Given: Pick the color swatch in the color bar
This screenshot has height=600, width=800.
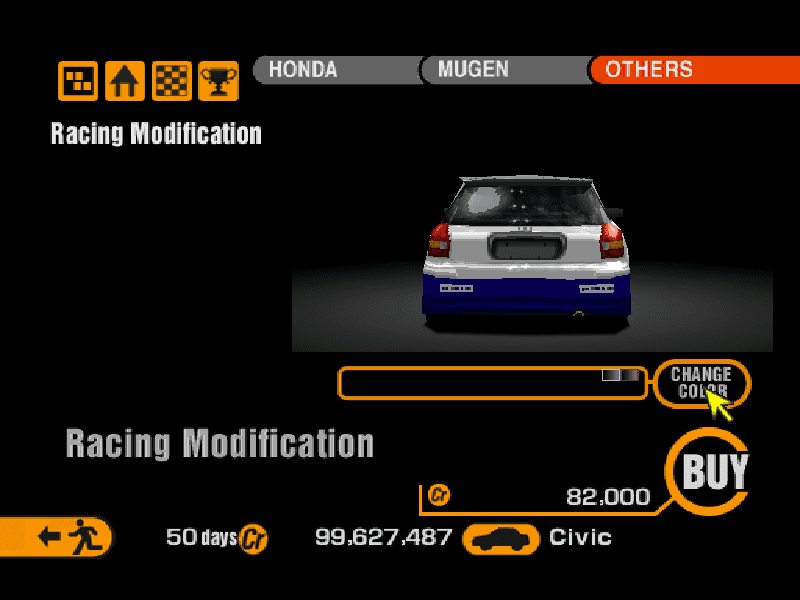Looking at the screenshot, I should pyautogui.click(x=620, y=375).
